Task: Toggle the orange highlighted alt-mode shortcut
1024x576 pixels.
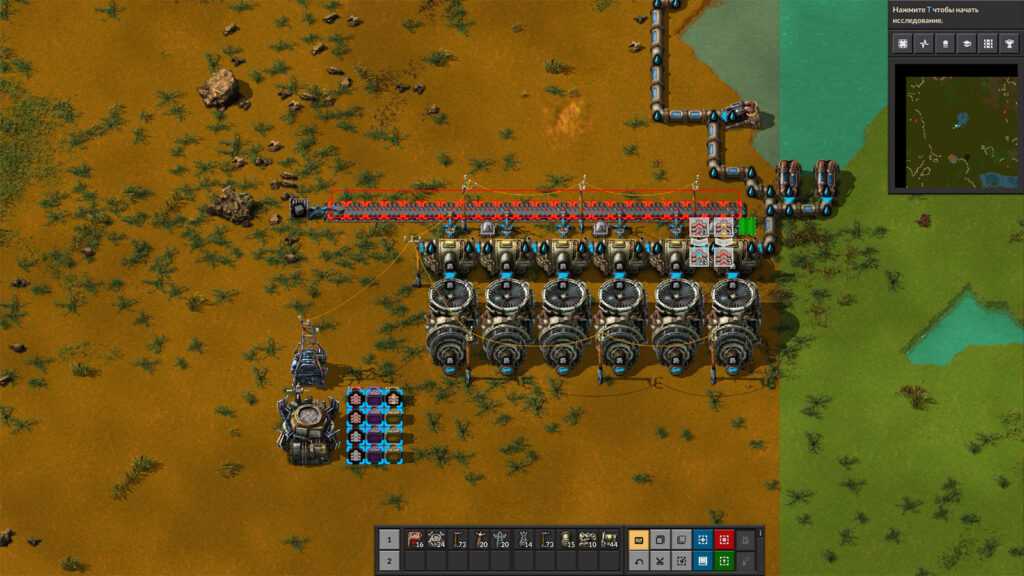Action: click(638, 540)
